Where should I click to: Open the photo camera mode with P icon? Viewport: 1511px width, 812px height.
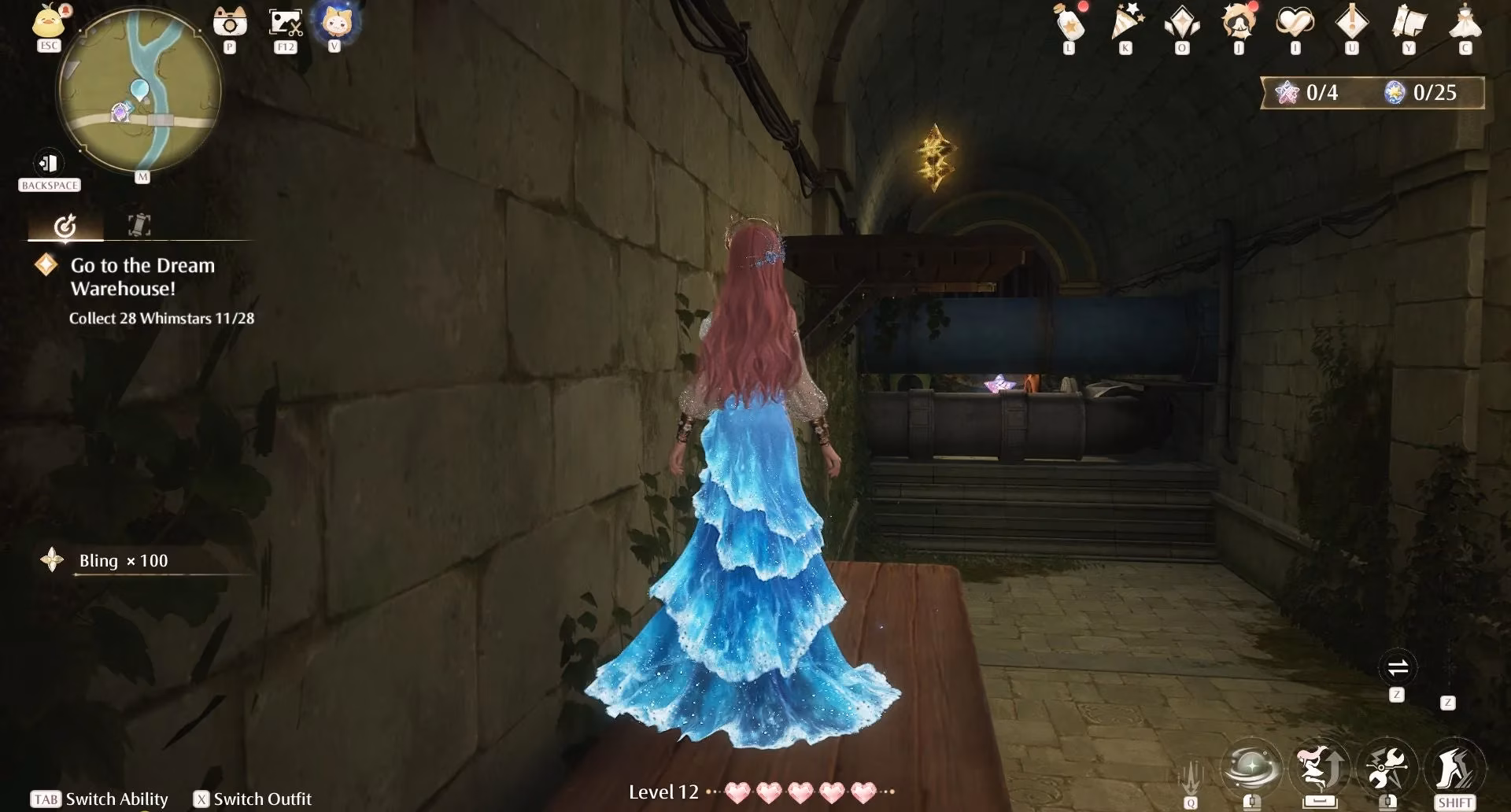pos(229,22)
